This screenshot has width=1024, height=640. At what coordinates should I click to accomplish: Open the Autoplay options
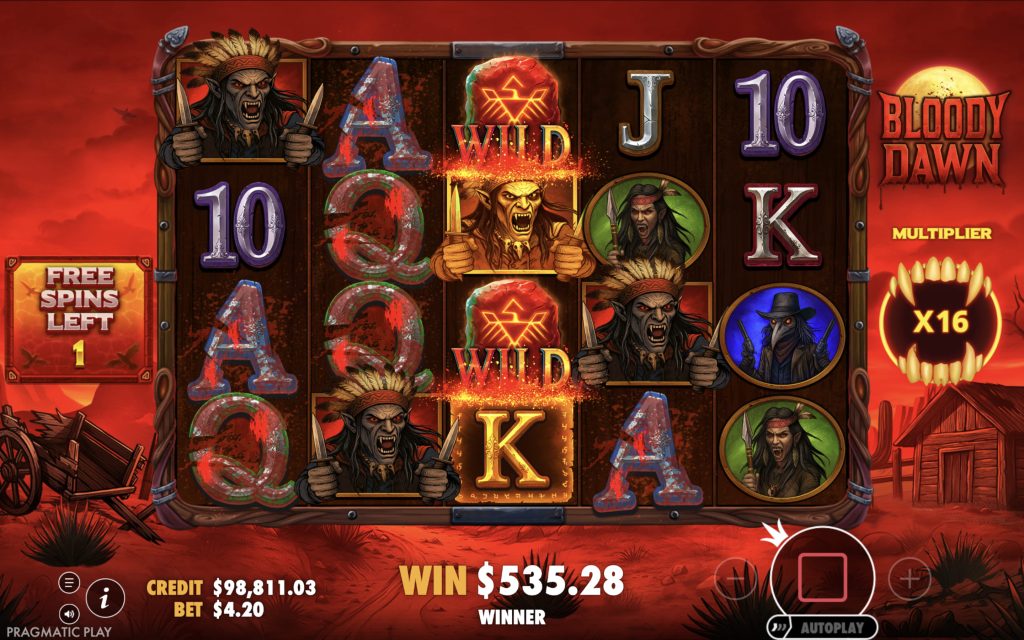click(x=826, y=628)
